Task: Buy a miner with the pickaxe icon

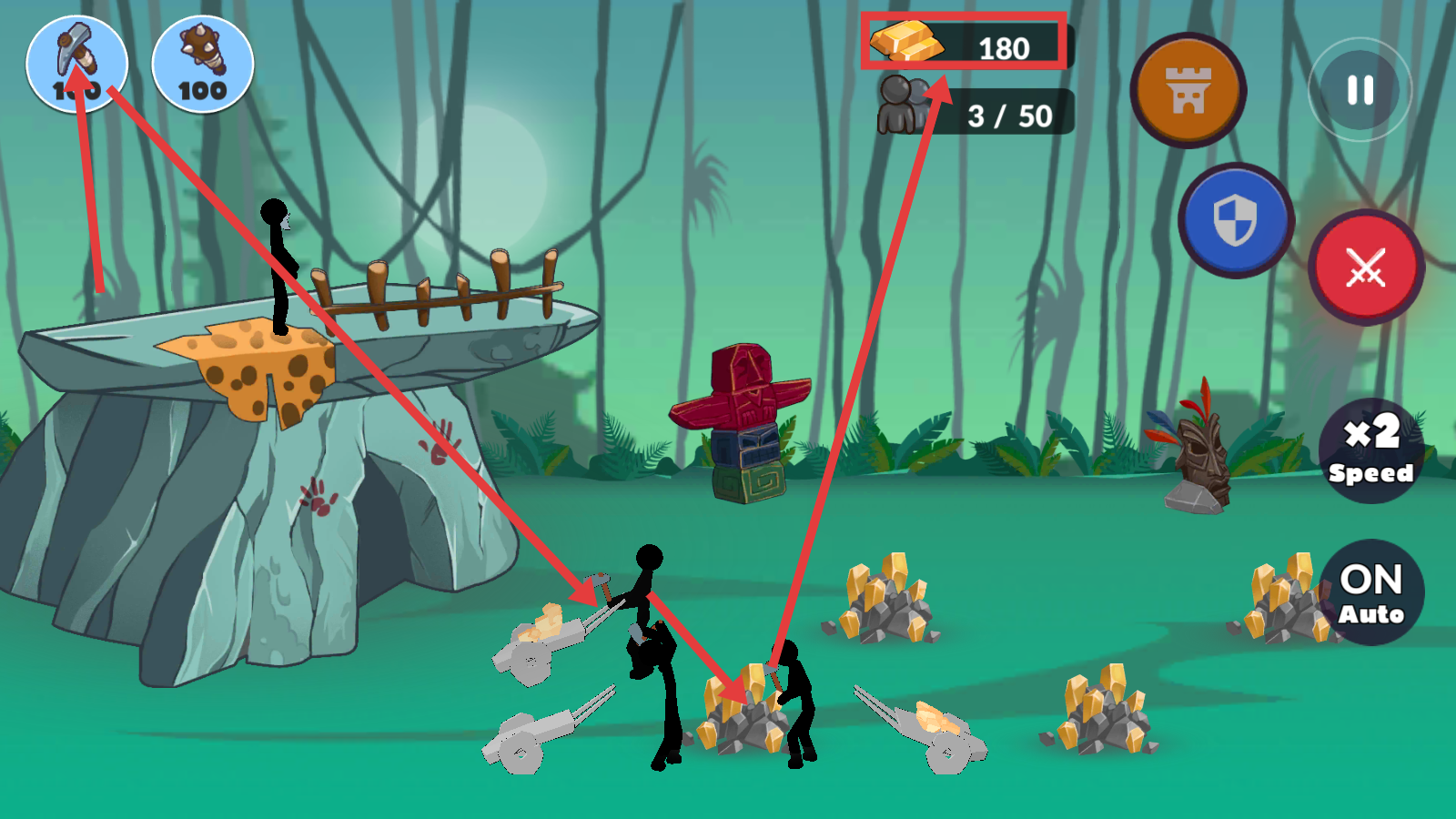Action: coord(77,64)
